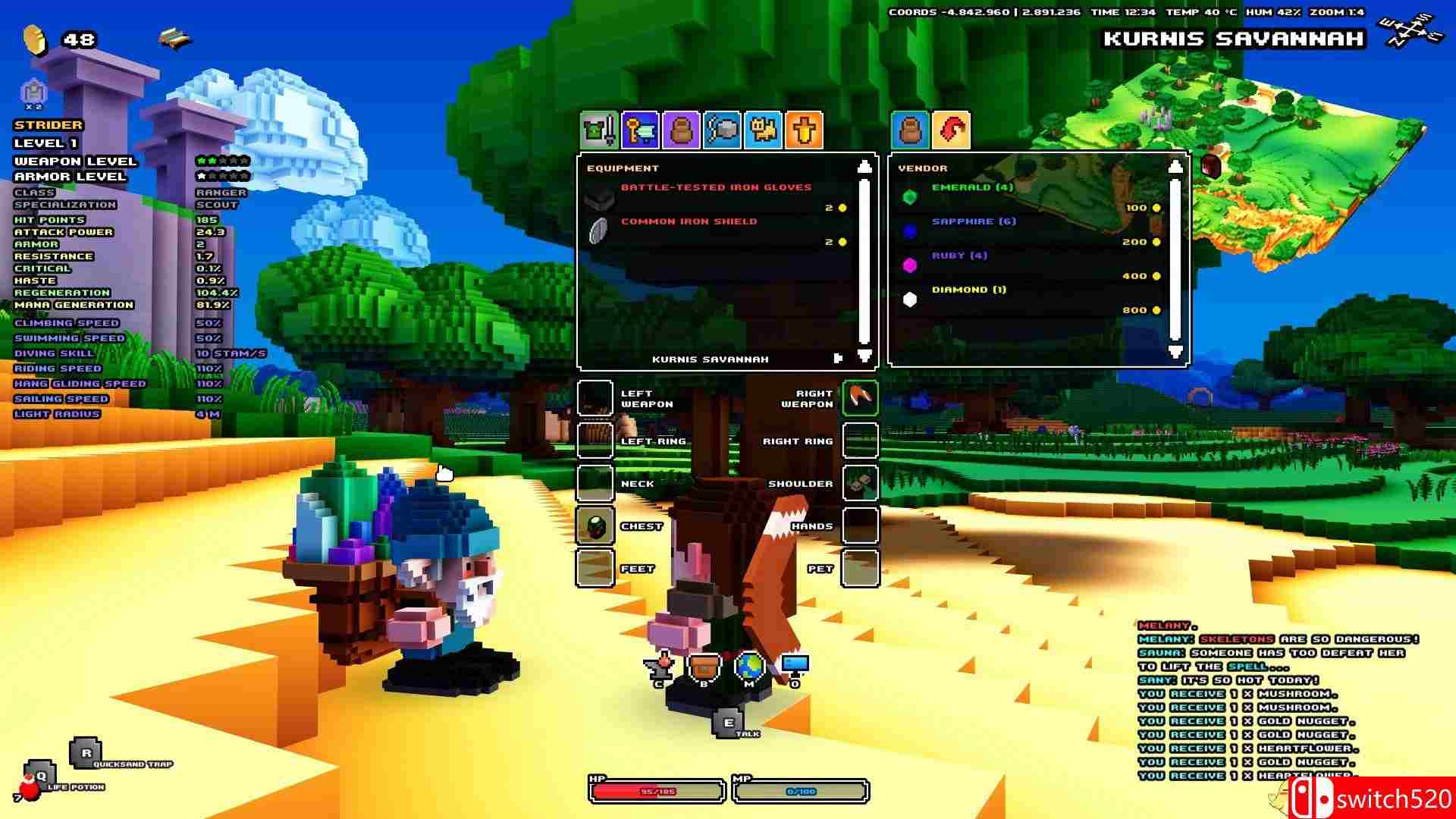Open the backpack inventory tab
The height and width of the screenshot is (819, 1456).
[680, 130]
